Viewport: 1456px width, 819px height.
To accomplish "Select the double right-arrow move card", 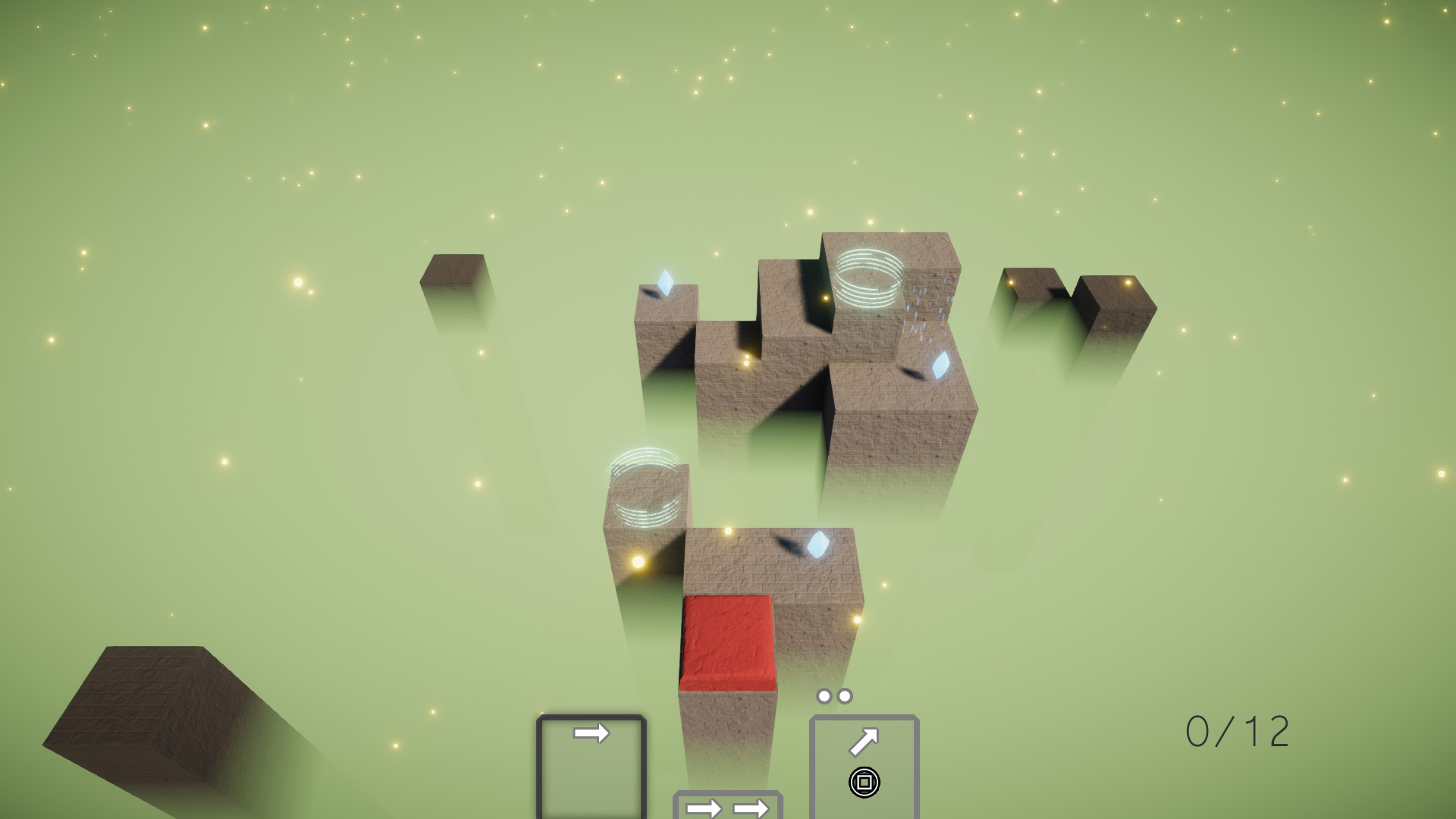I will (x=729, y=808).
